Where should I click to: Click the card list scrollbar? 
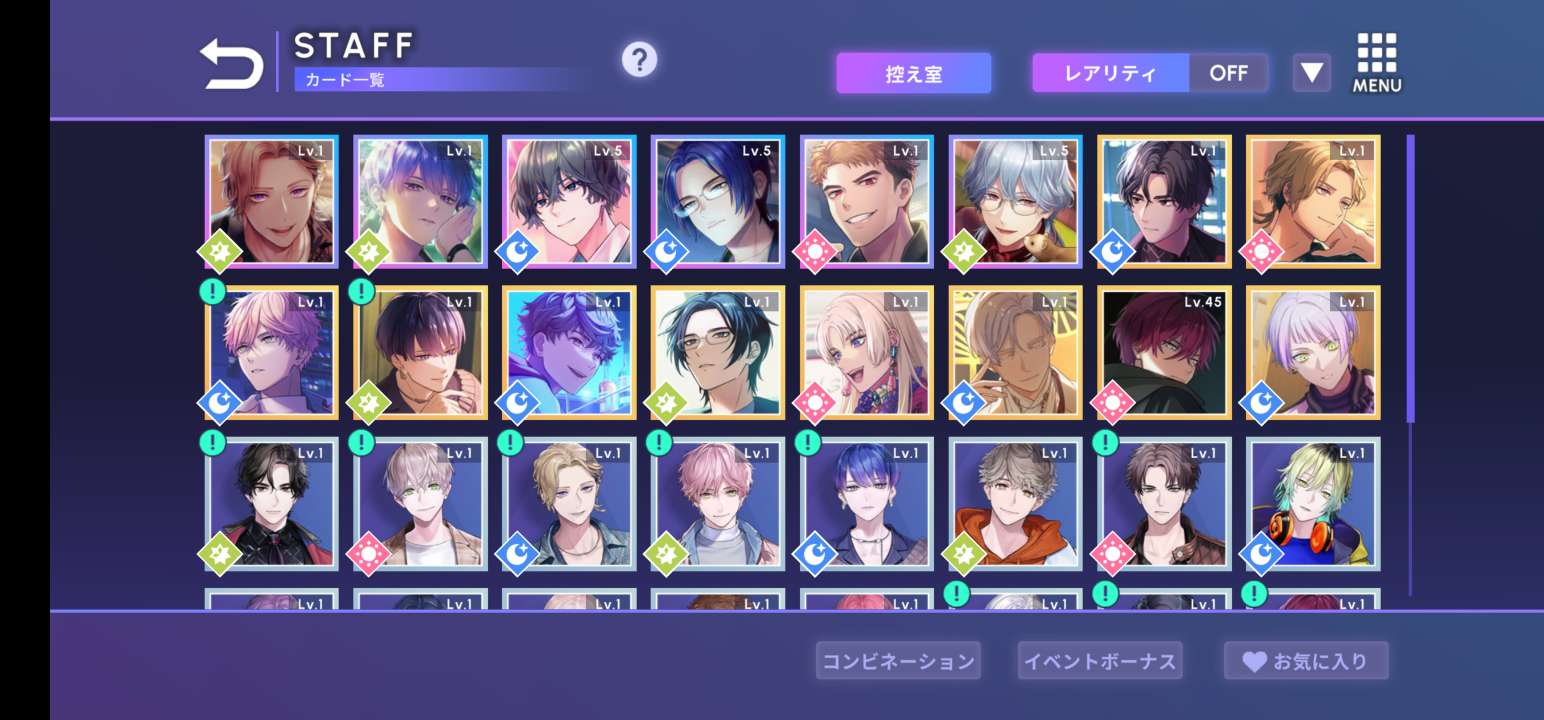[x=1410, y=280]
